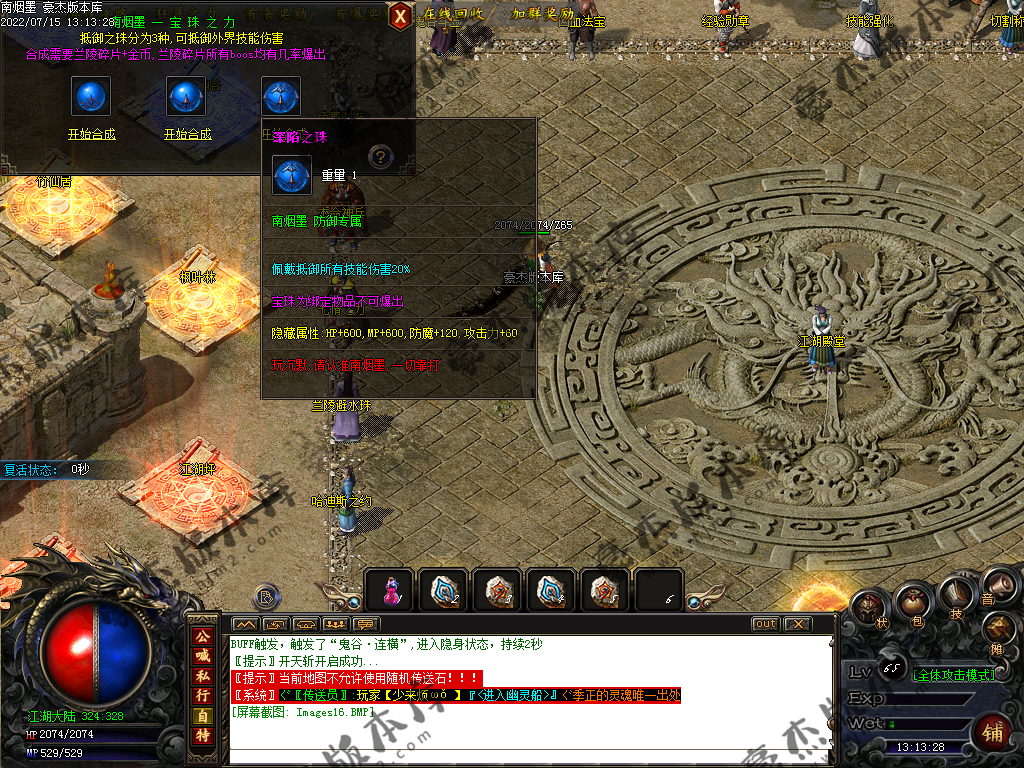The image size is (1024, 768).
Task: Click the round scroll icon above chat
Action: [266, 597]
